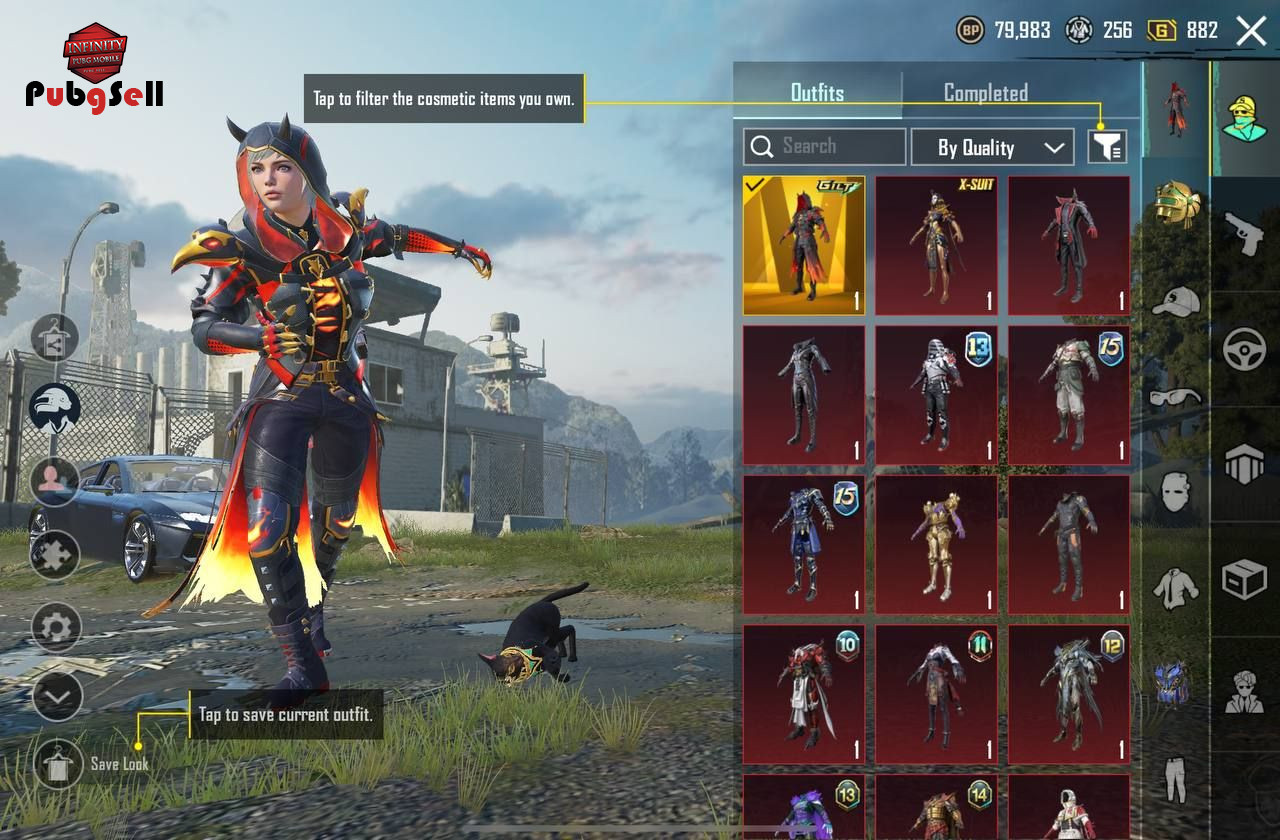Select the shirt tops category
Image resolution: width=1280 pixels, height=840 pixels.
click(1176, 588)
